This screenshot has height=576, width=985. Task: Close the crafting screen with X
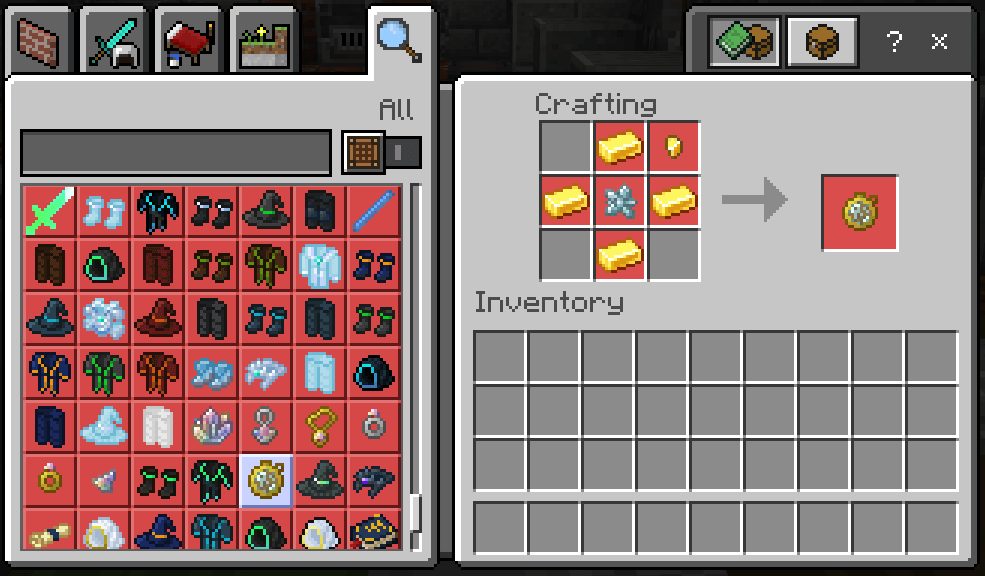pyautogui.click(x=939, y=41)
